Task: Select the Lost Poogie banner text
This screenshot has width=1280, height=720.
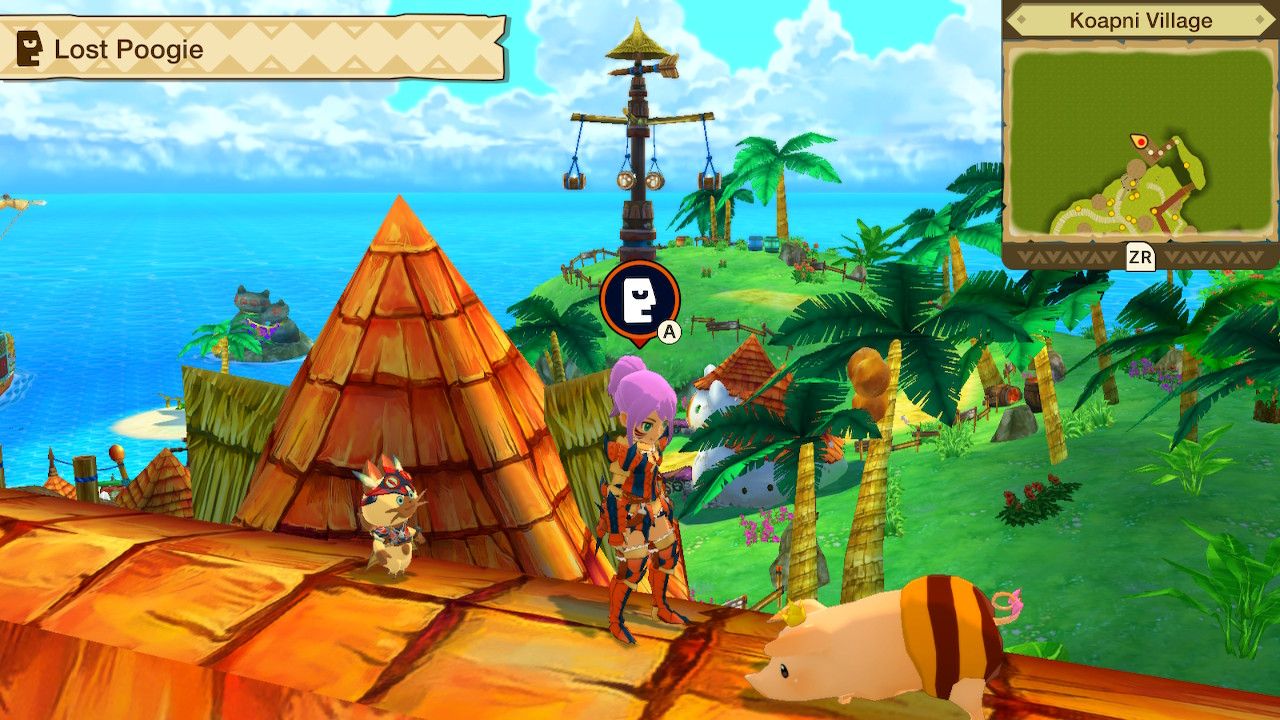Action: point(130,47)
